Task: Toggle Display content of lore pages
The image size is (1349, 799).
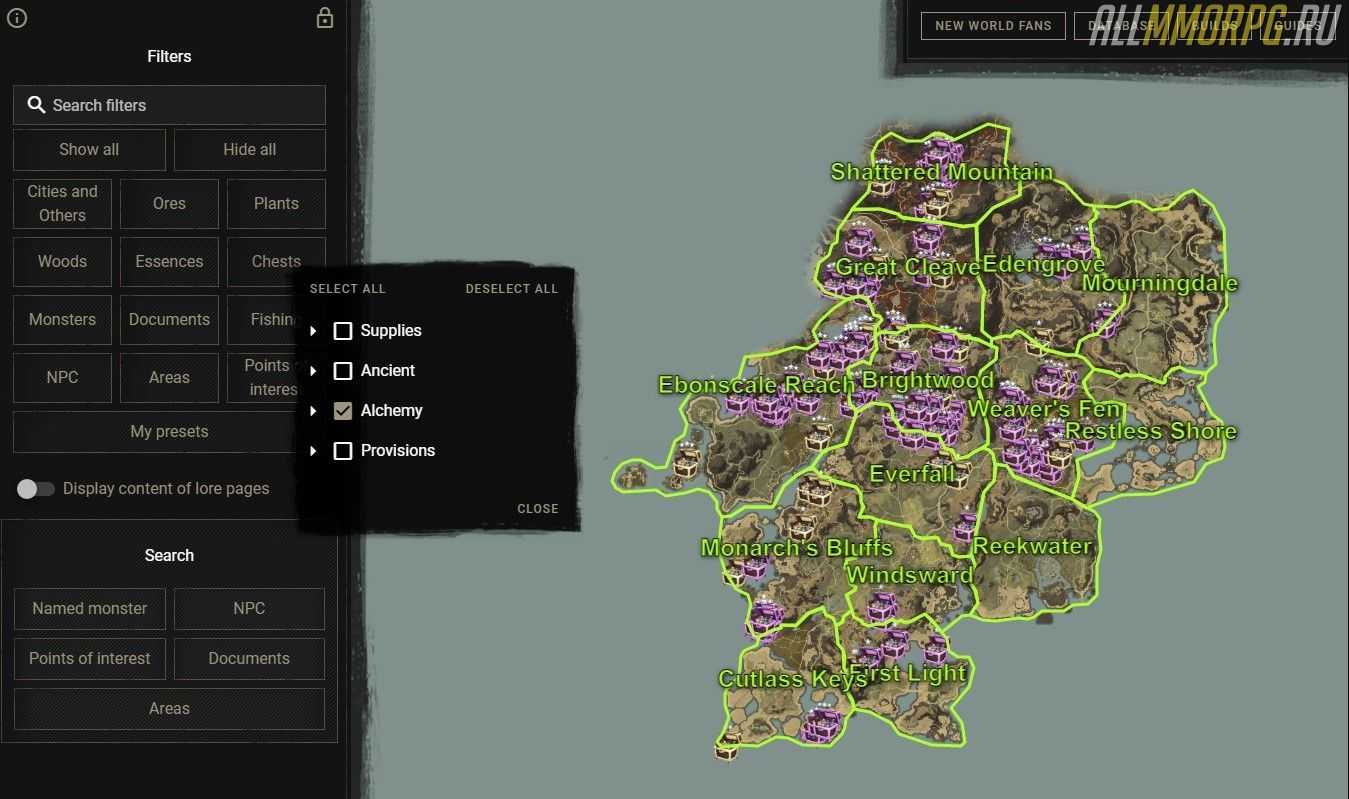Action: tap(35, 489)
